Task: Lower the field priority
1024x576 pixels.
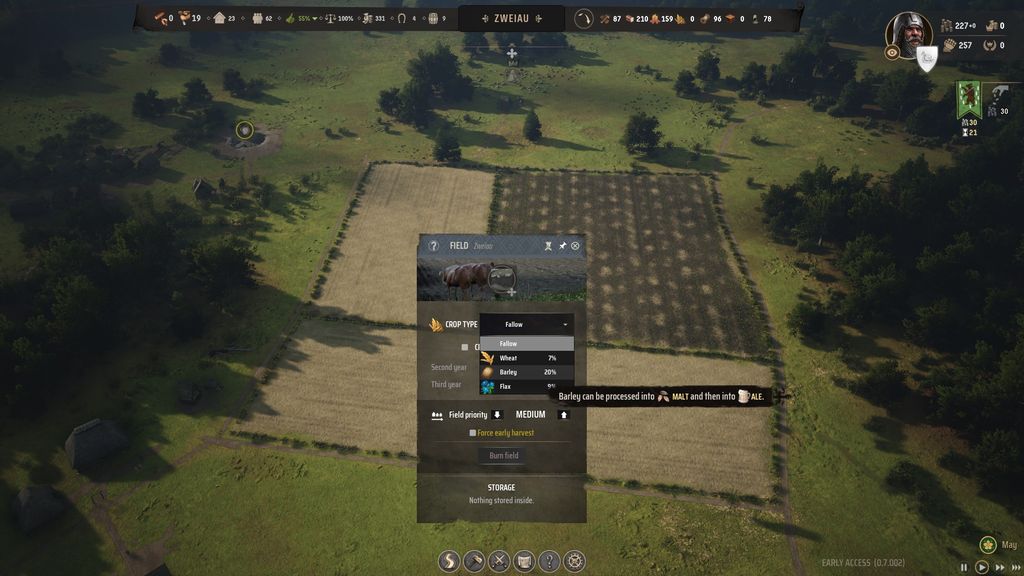Action: [x=497, y=415]
